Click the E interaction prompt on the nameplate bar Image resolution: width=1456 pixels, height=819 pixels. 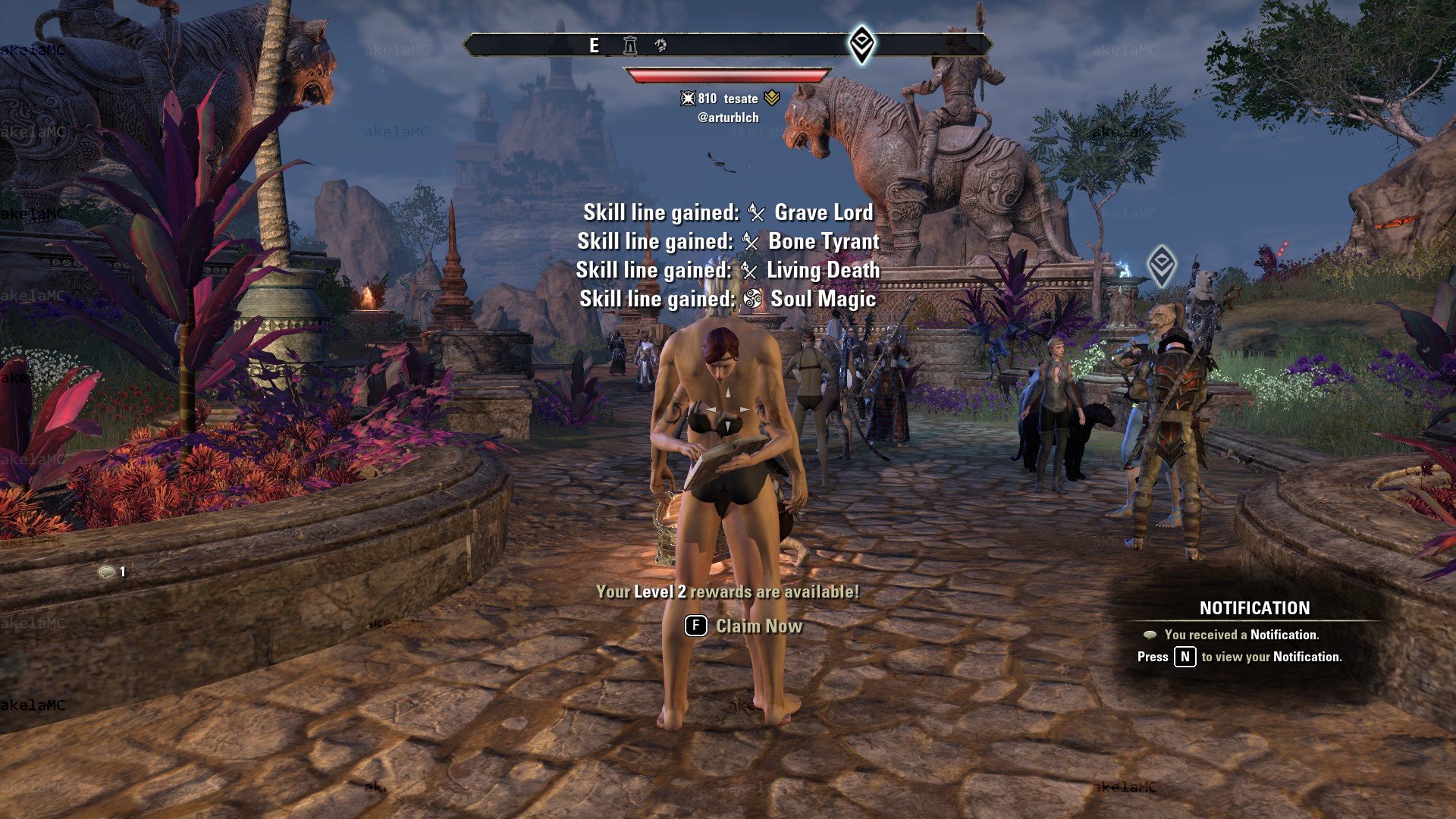(x=595, y=45)
